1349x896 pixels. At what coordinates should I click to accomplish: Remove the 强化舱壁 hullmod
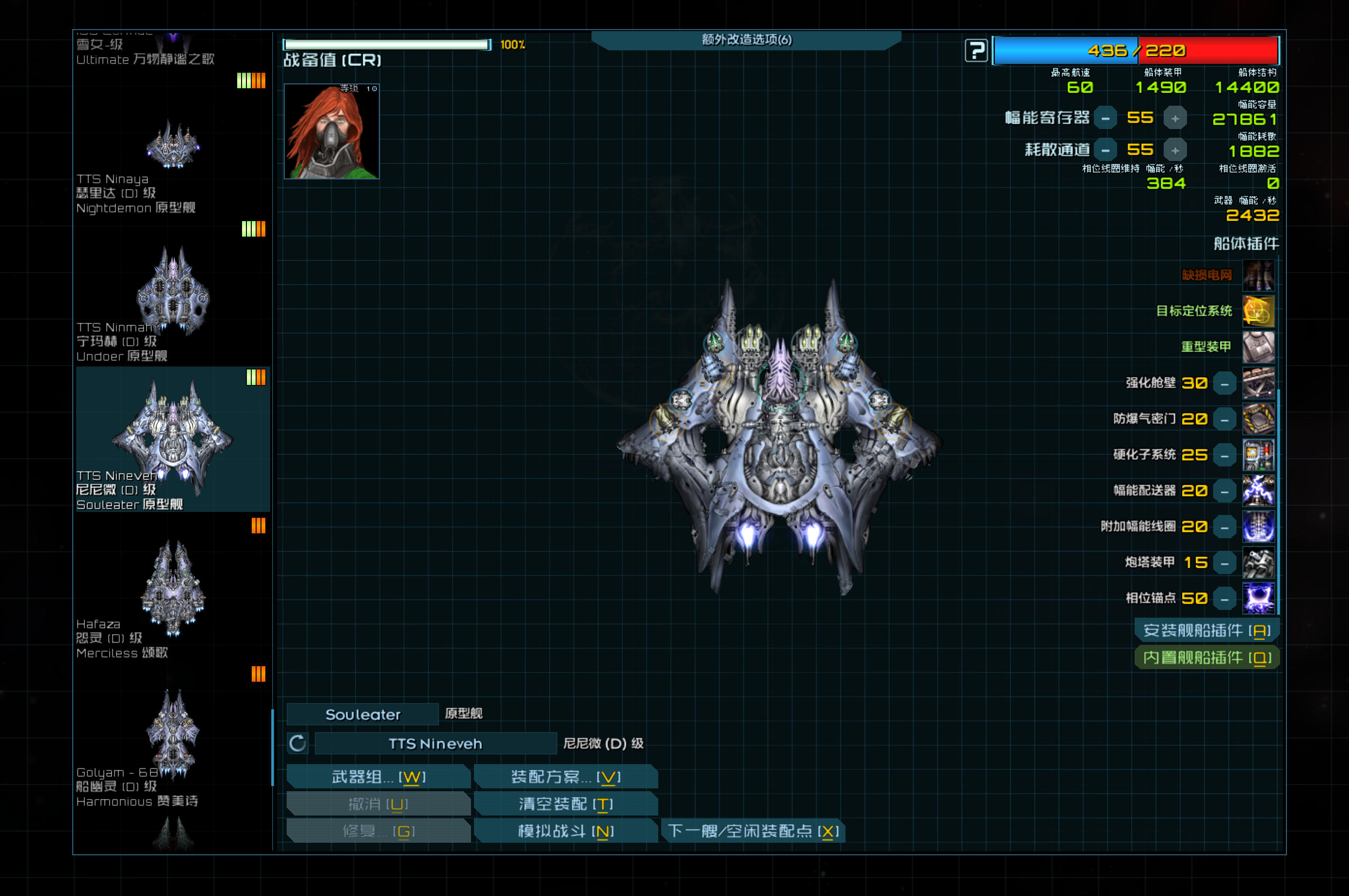pyautogui.click(x=1224, y=384)
